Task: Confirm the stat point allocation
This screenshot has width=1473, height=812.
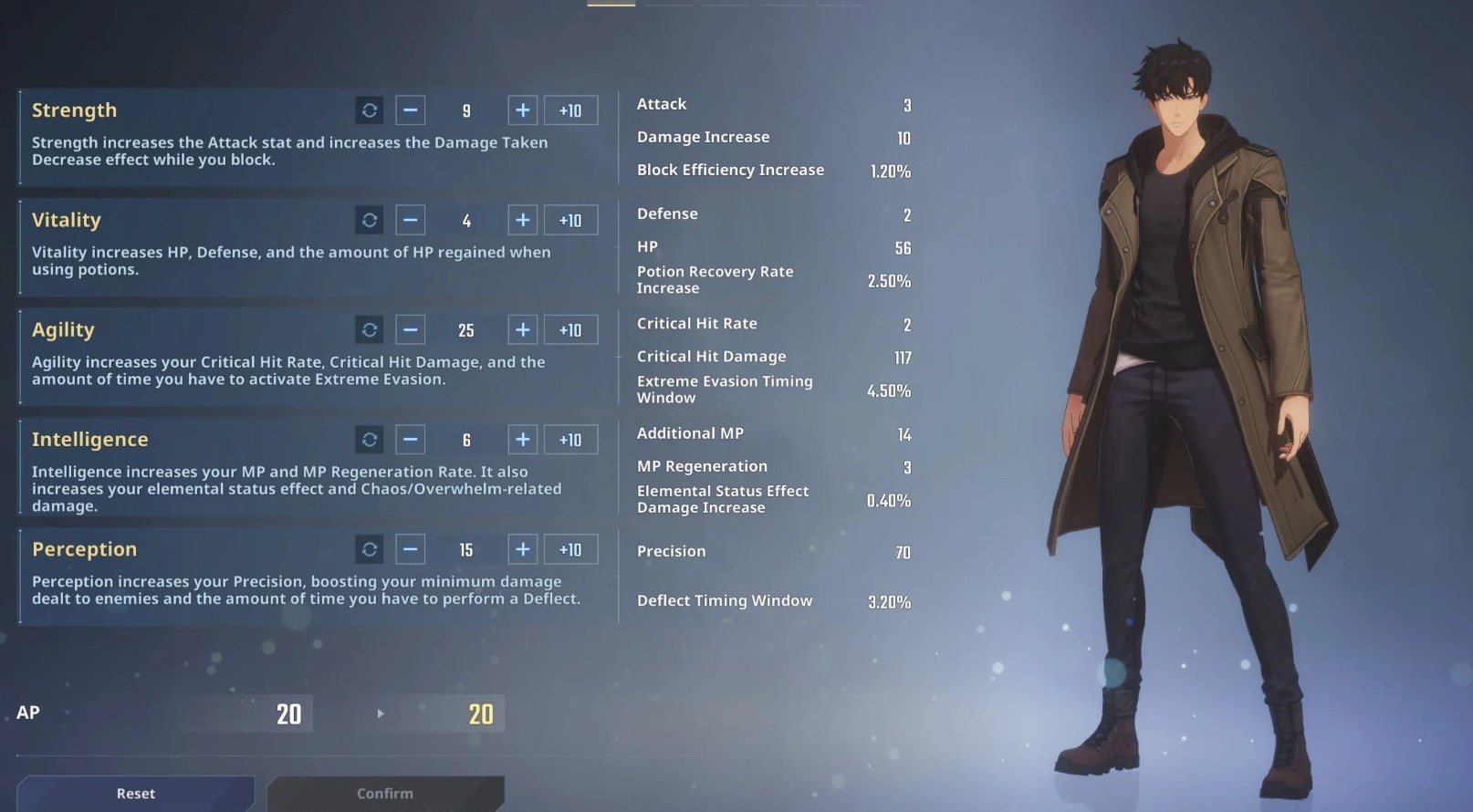Action: click(x=385, y=793)
